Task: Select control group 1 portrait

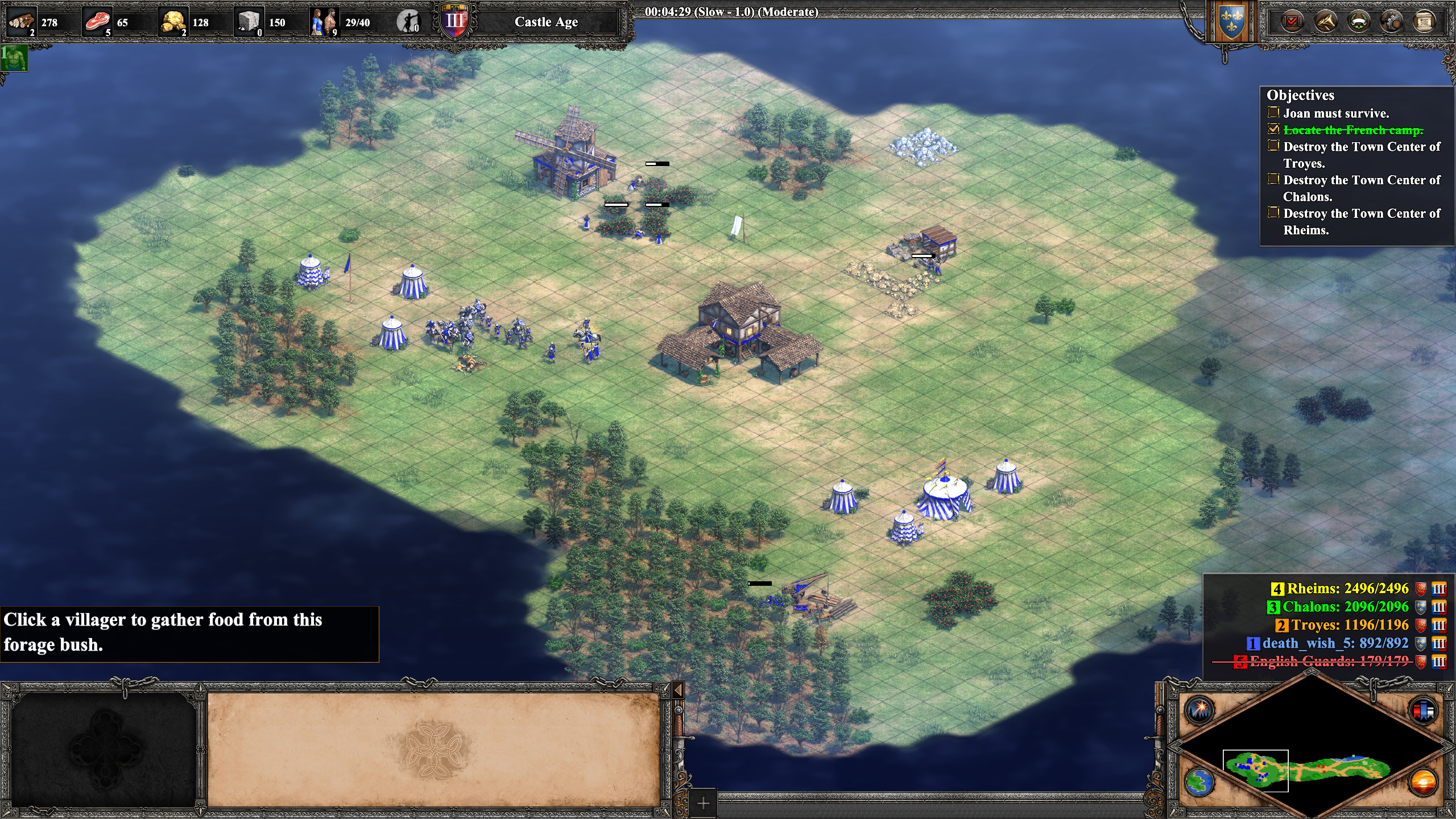Action: coord(14,59)
